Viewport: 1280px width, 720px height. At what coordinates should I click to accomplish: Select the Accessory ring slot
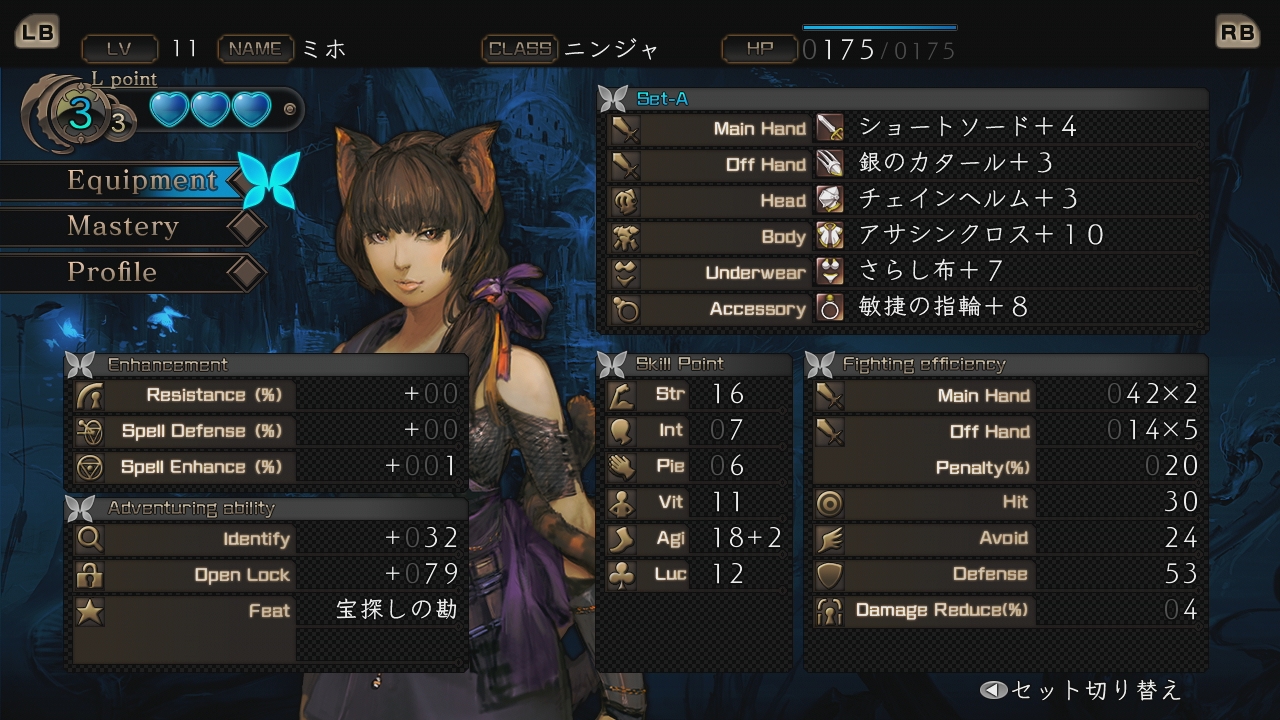(x=942, y=308)
